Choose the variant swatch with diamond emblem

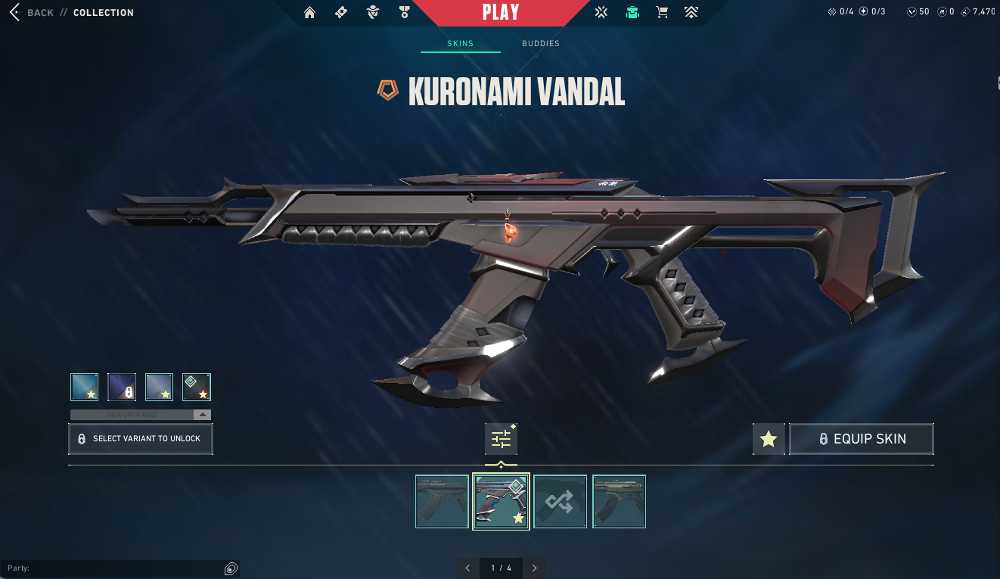[196, 387]
